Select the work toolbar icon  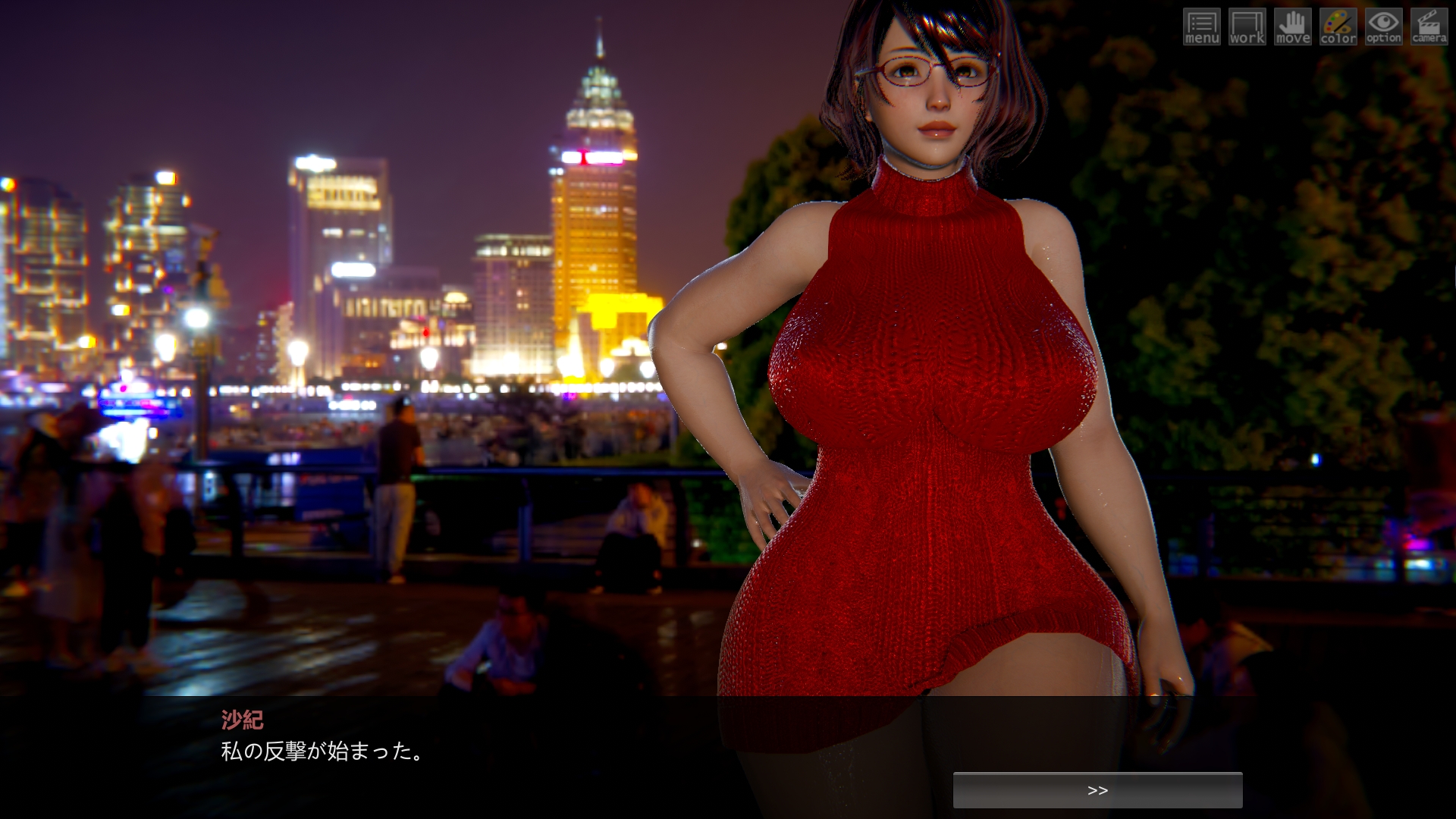point(1247,27)
